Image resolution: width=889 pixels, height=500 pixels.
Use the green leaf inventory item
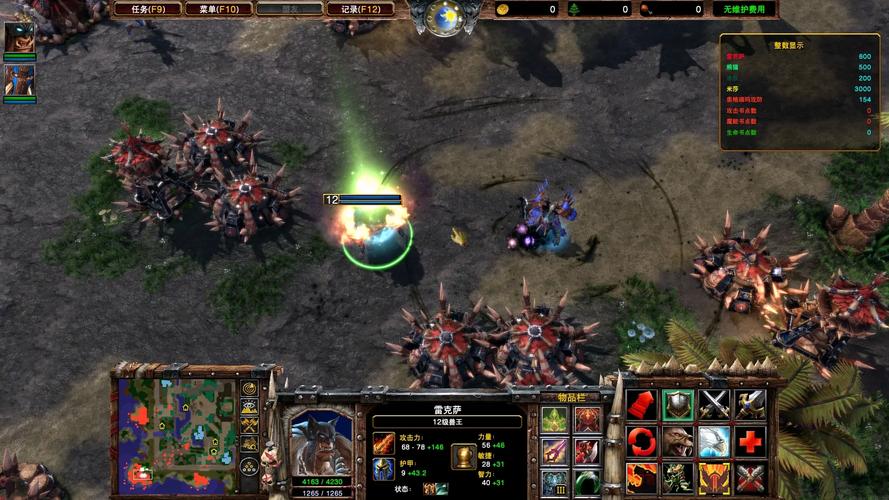coord(554,419)
